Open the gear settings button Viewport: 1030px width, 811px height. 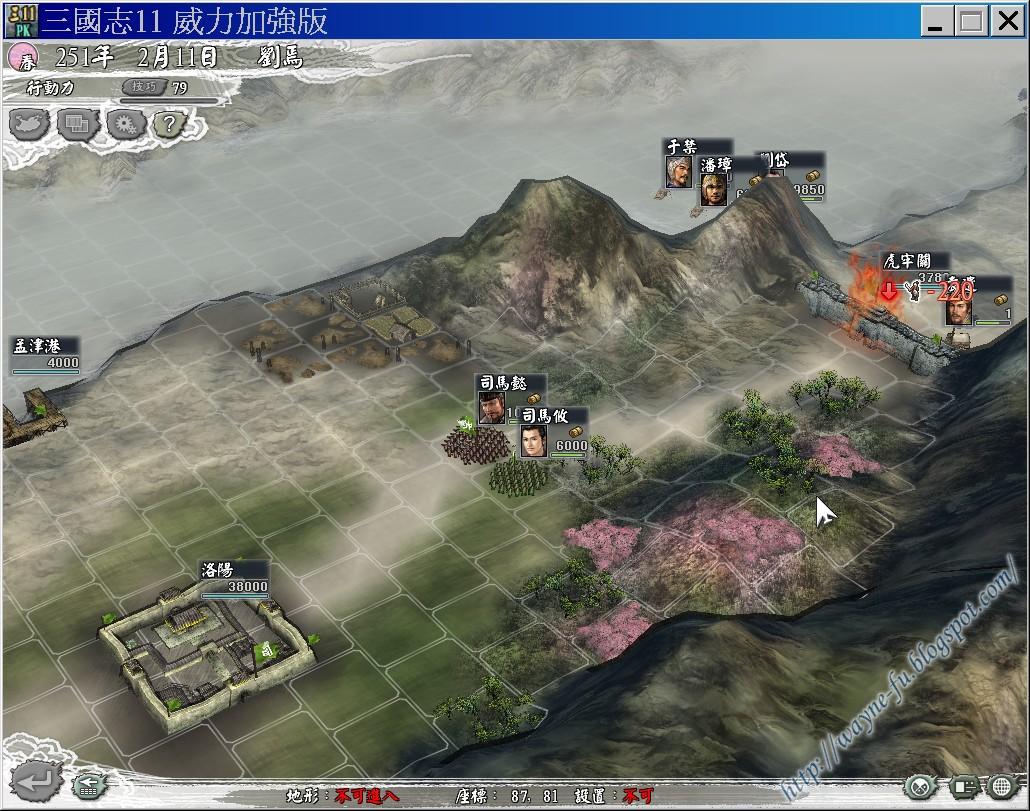coord(125,124)
